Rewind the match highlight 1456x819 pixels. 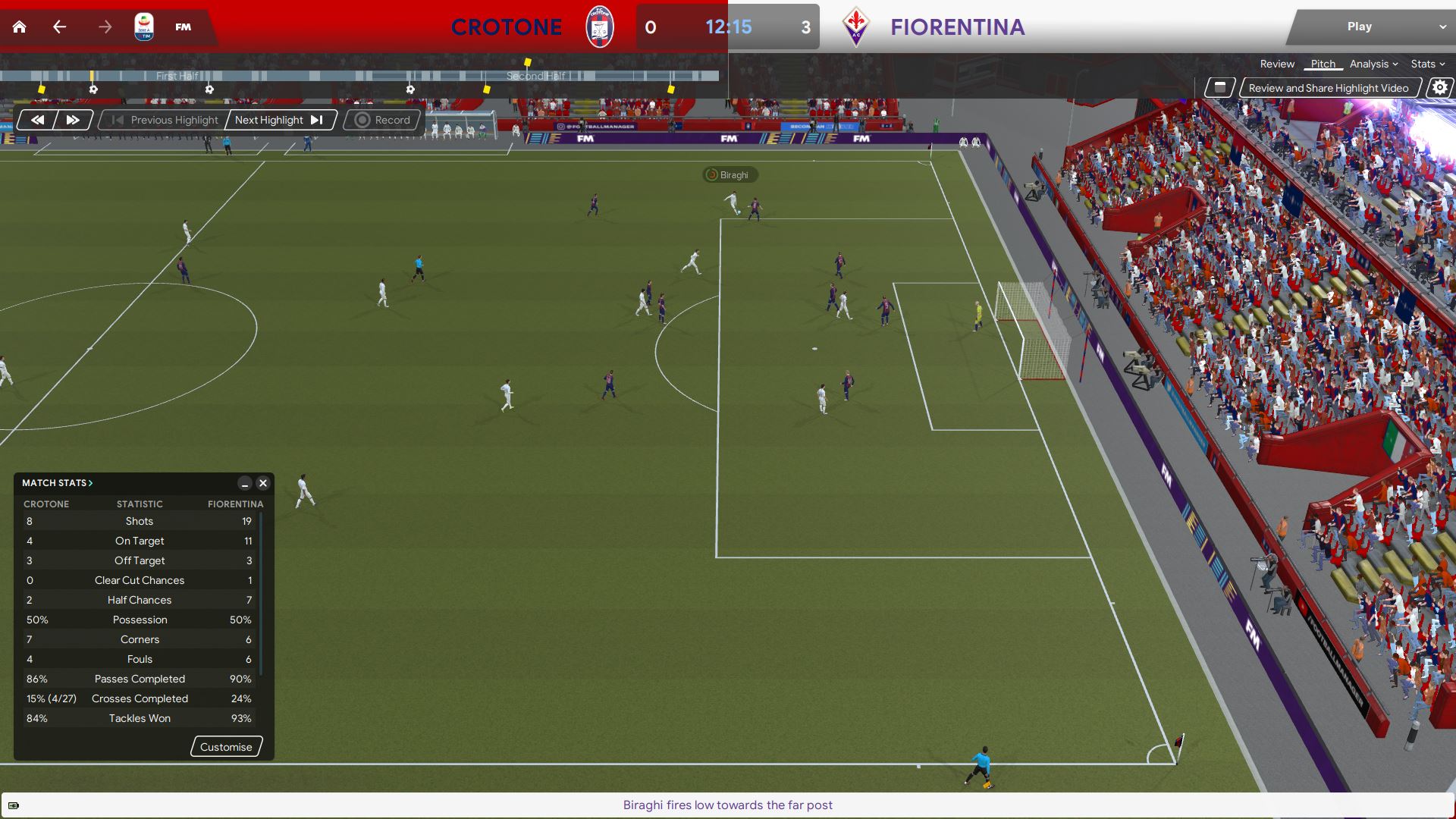(x=37, y=120)
